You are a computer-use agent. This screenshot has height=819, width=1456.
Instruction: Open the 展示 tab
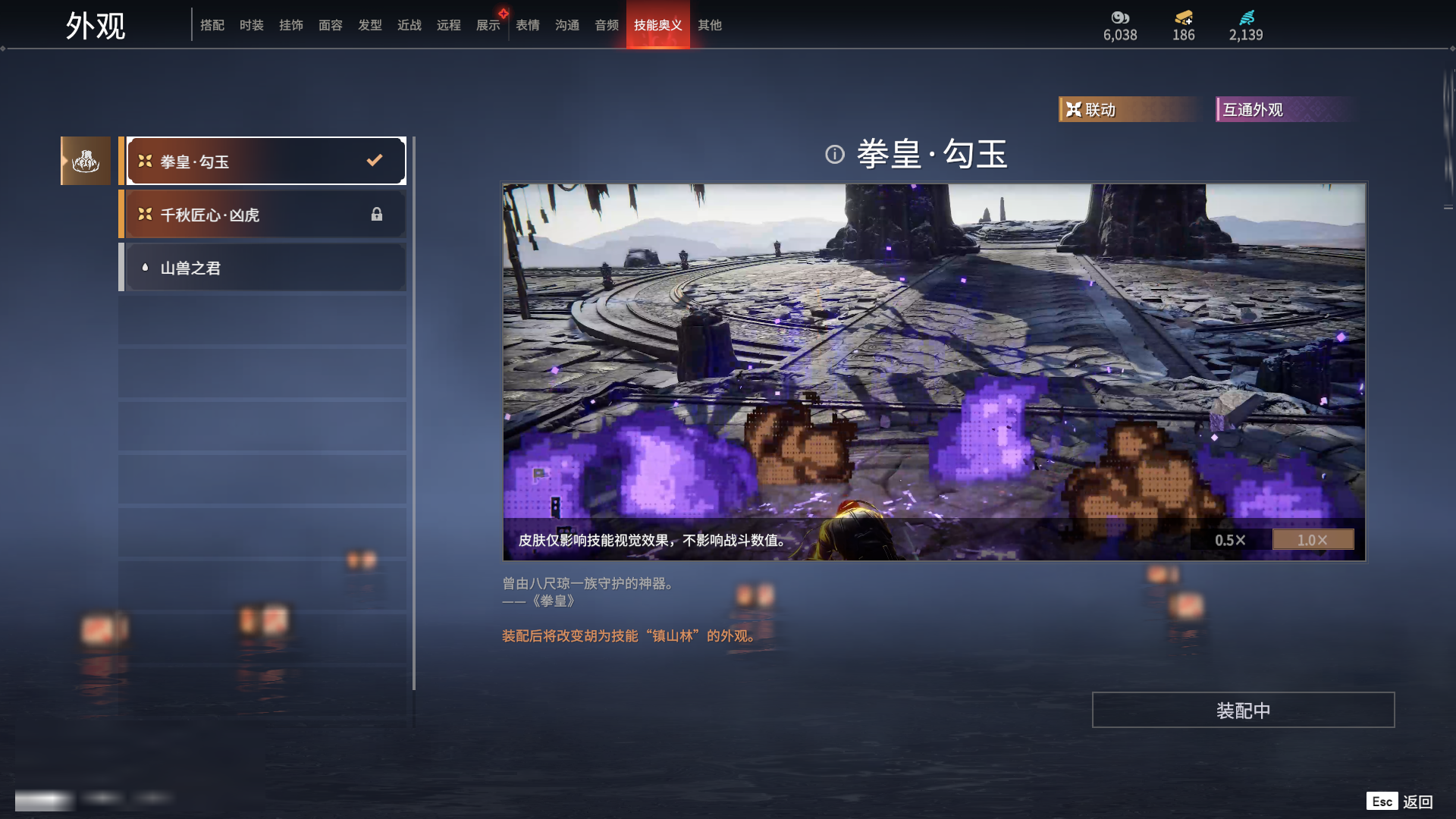[488, 25]
